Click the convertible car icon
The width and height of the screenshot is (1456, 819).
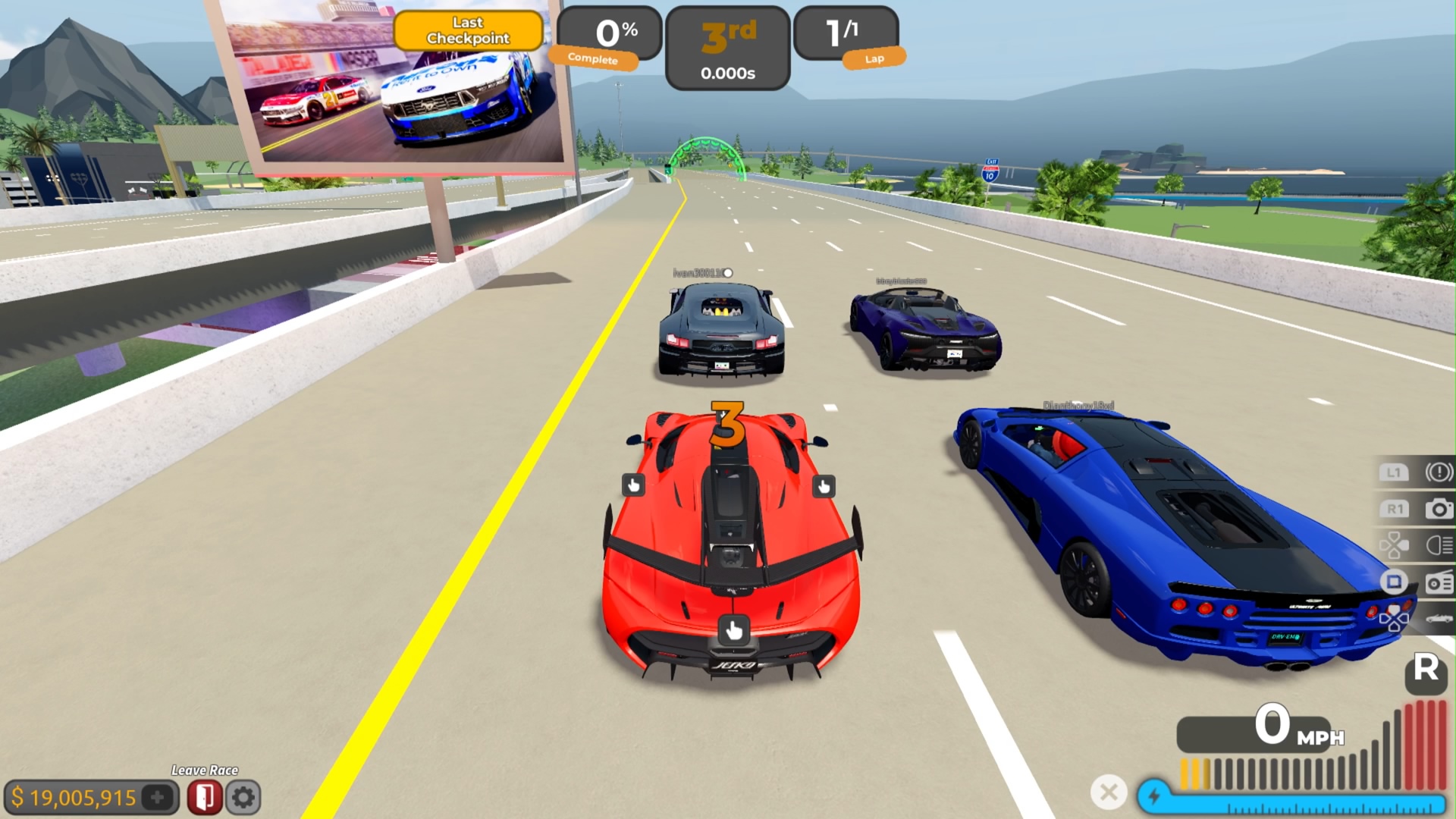click(1439, 619)
